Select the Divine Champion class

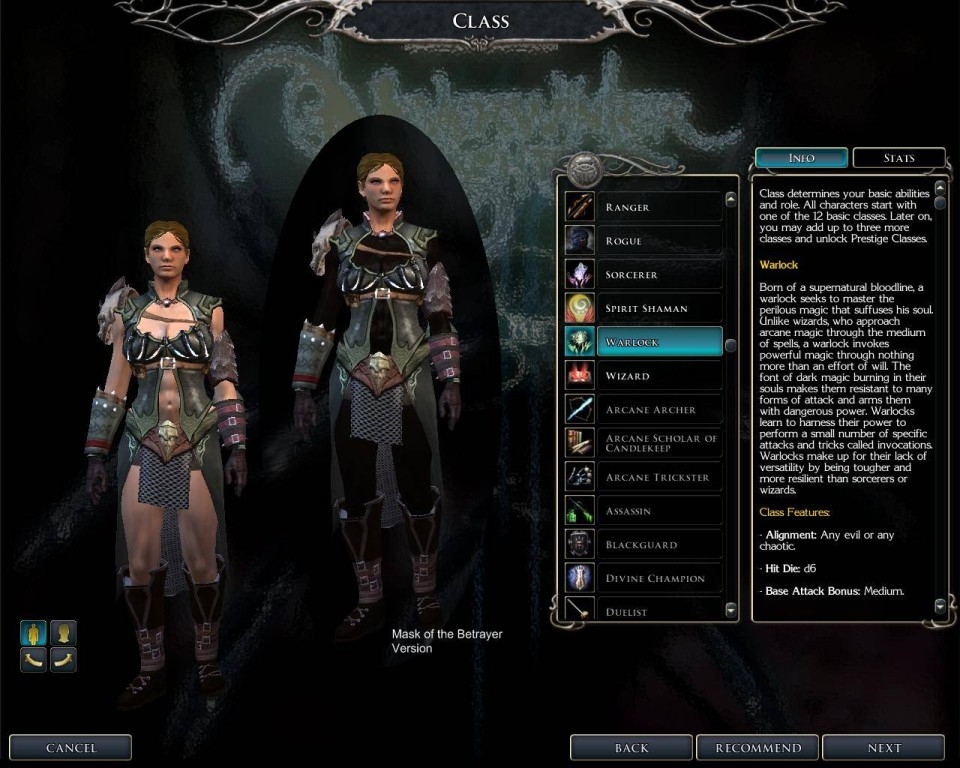coord(643,578)
